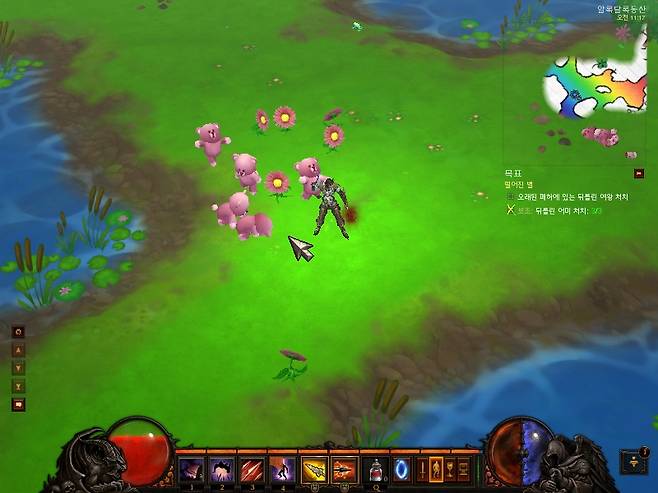This screenshot has width=658, height=493.
Task: Select the orange arrow secondary attack skill
Action: point(343,469)
